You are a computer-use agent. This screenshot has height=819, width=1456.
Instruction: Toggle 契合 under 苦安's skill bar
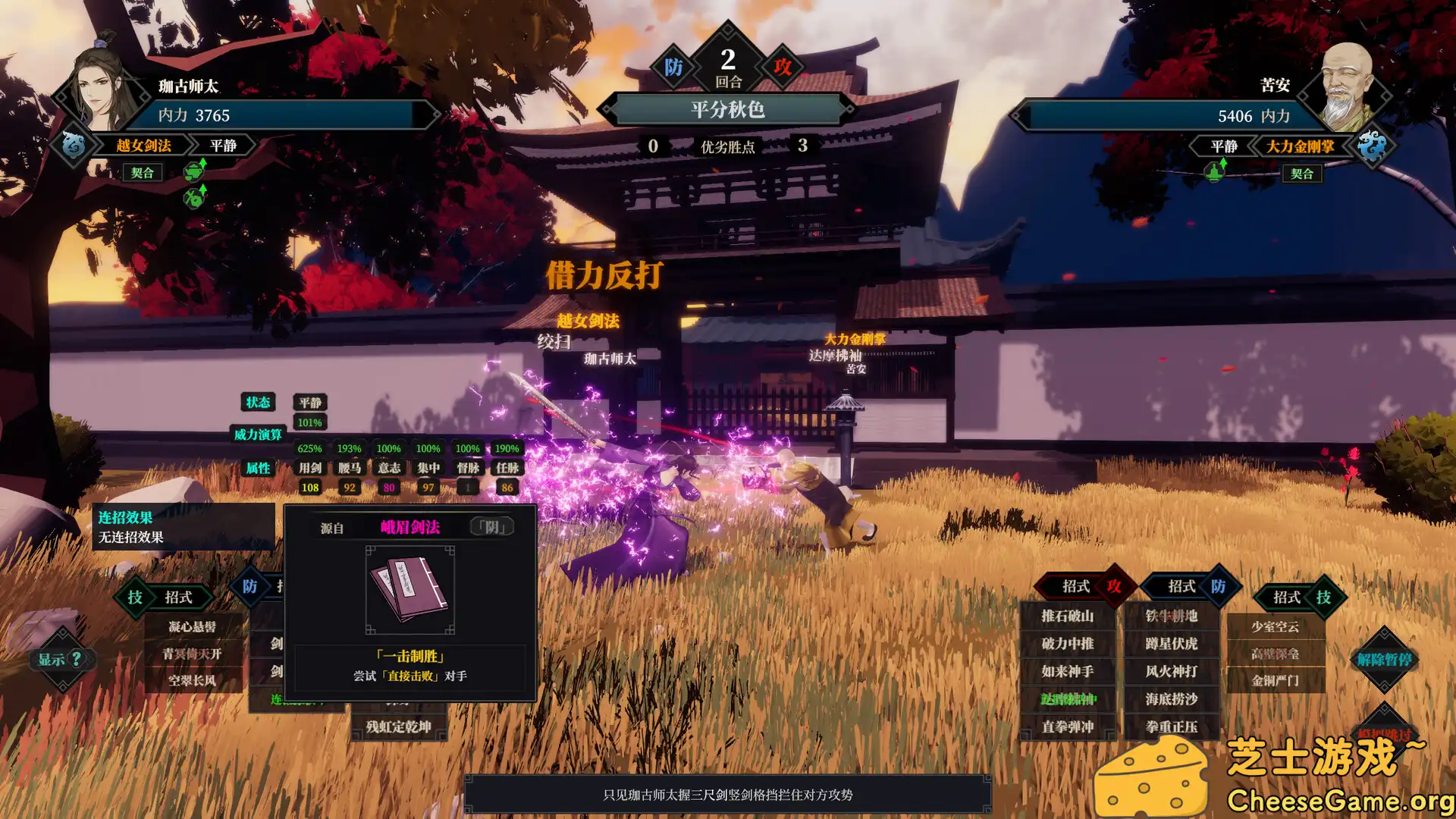point(1303,173)
